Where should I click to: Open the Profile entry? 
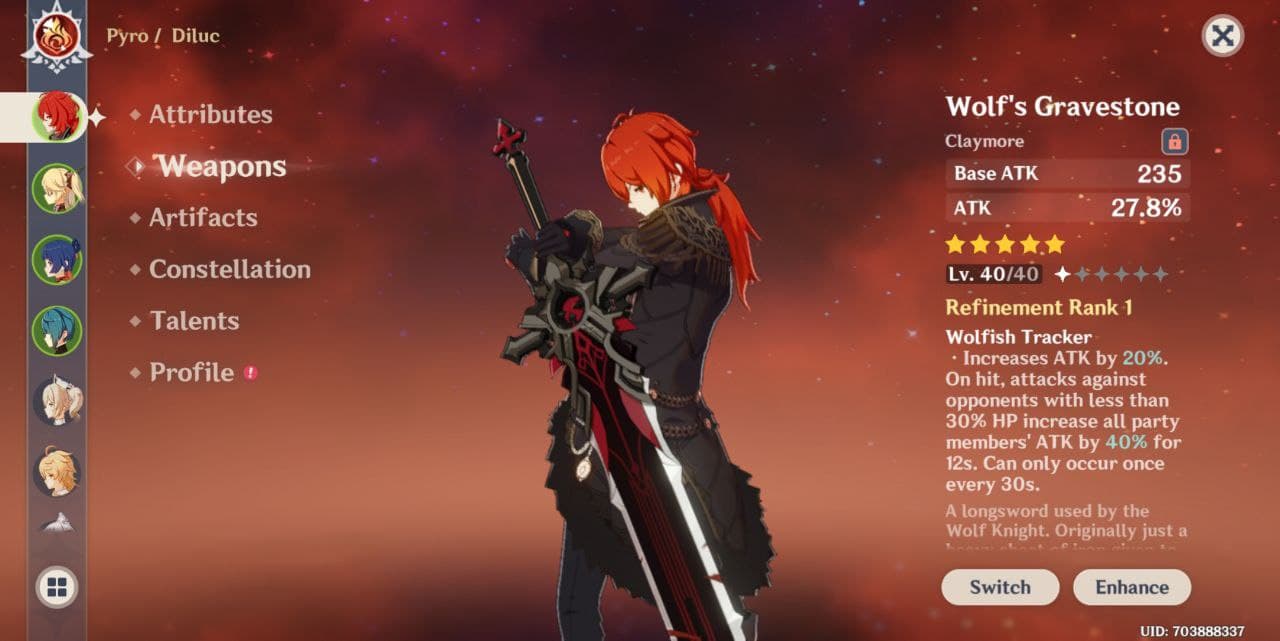point(192,373)
